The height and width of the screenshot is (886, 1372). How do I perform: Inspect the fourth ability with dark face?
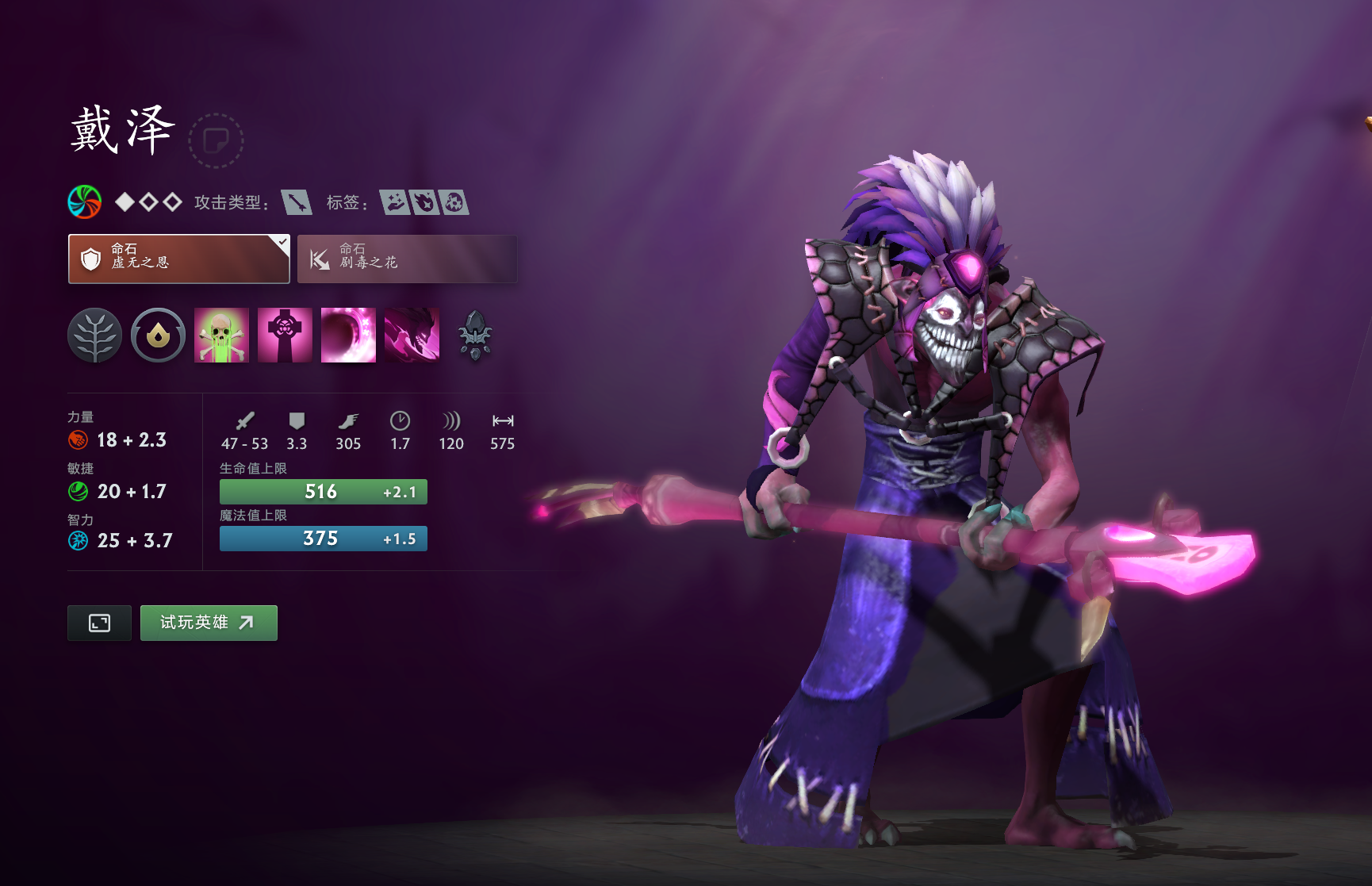coord(412,336)
